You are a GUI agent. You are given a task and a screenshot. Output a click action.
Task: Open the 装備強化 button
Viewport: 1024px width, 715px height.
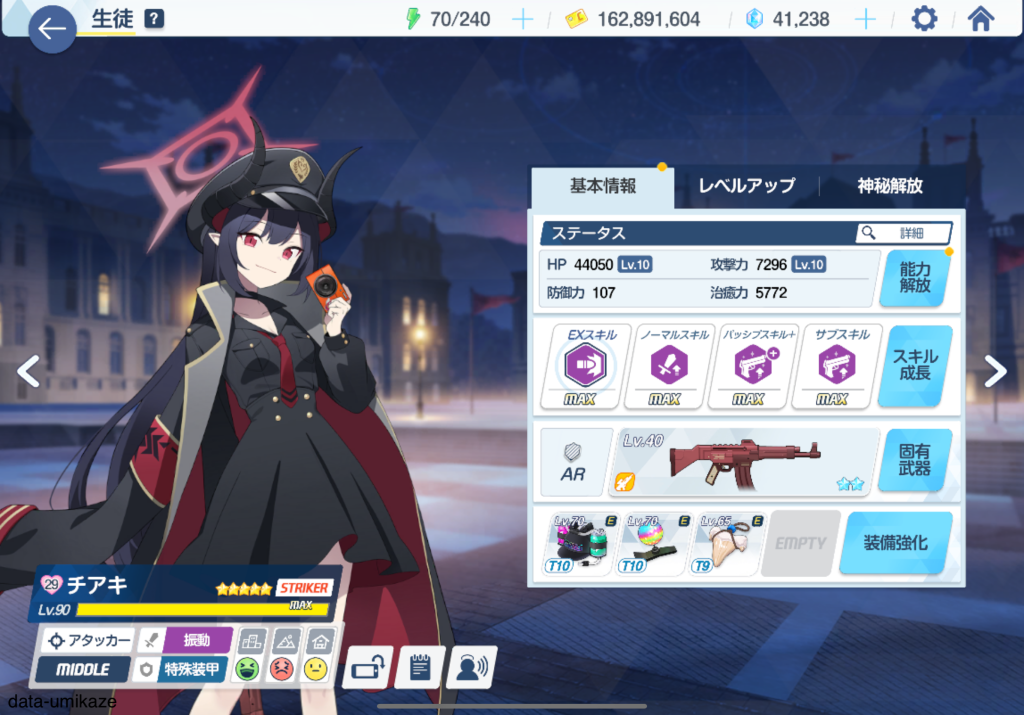tap(895, 543)
